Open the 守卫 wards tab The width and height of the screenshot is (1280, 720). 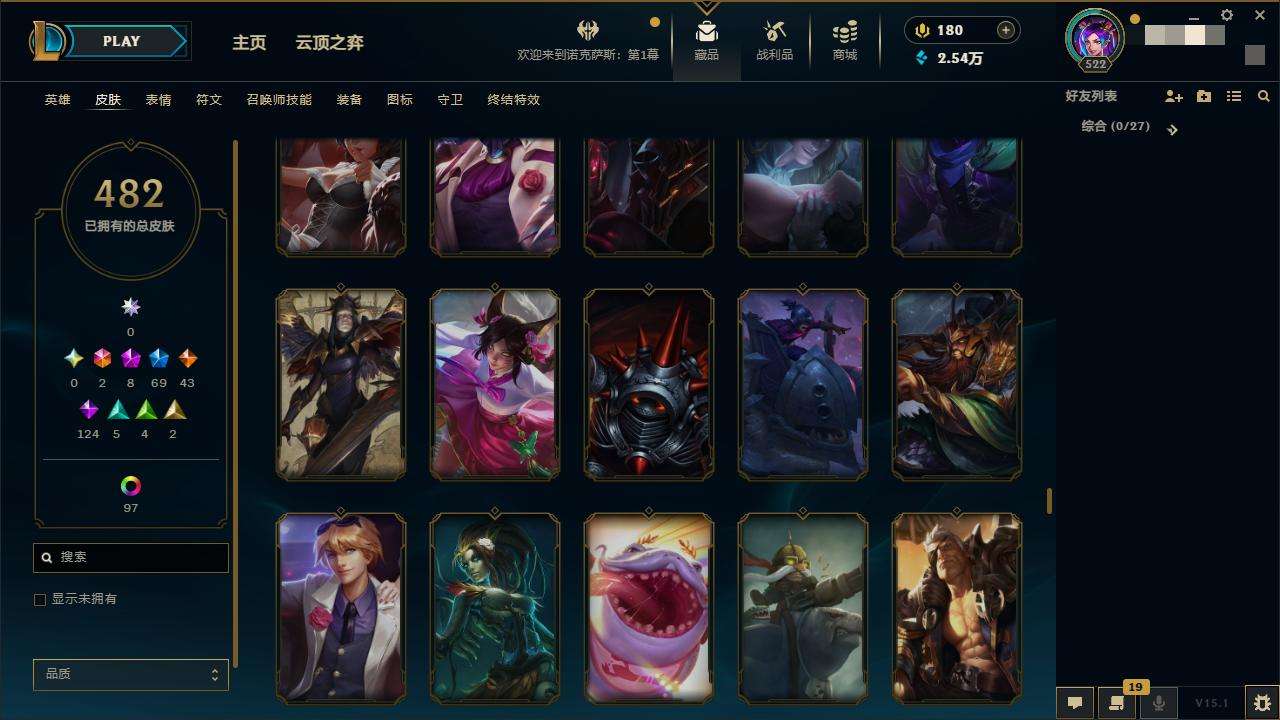[x=450, y=100]
